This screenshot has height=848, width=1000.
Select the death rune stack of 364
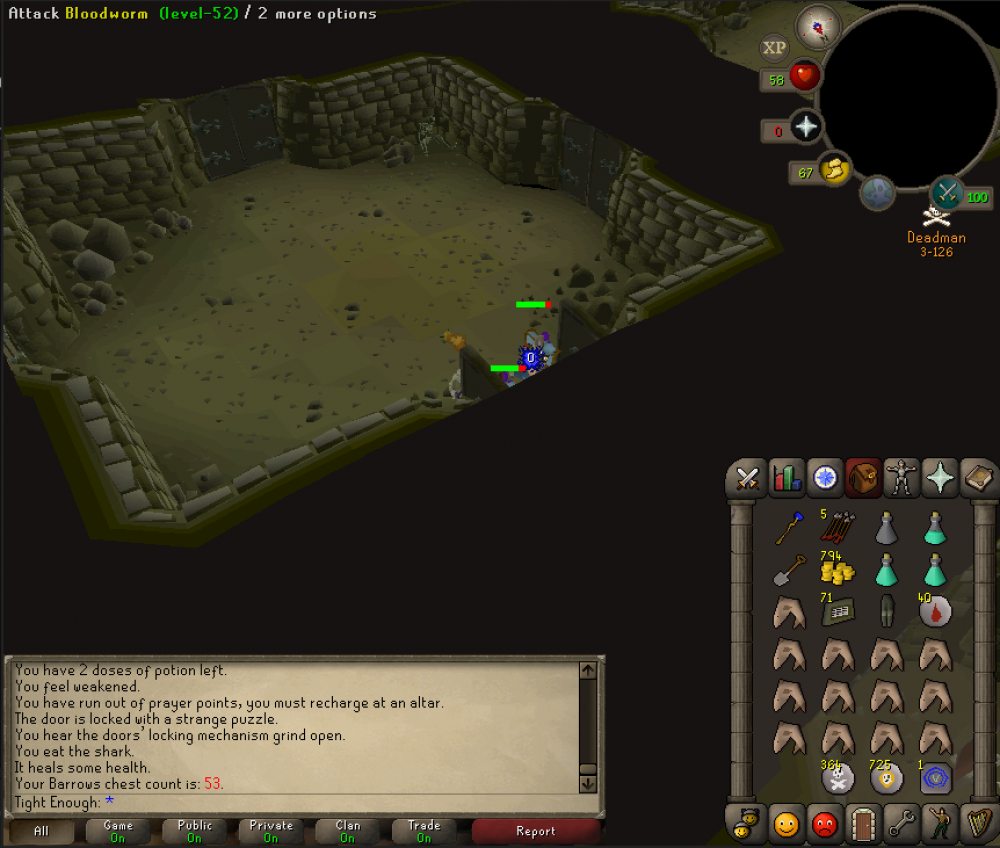point(837,777)
